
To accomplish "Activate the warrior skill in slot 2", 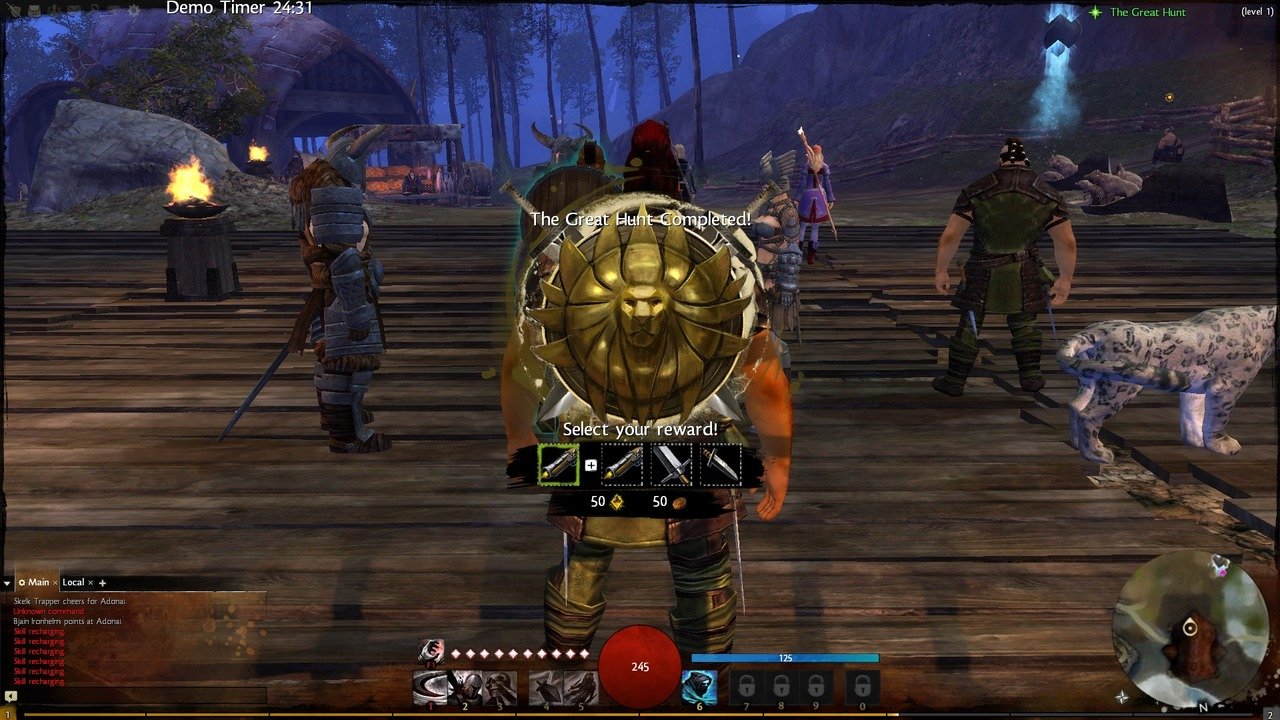I will pos(465,688).
